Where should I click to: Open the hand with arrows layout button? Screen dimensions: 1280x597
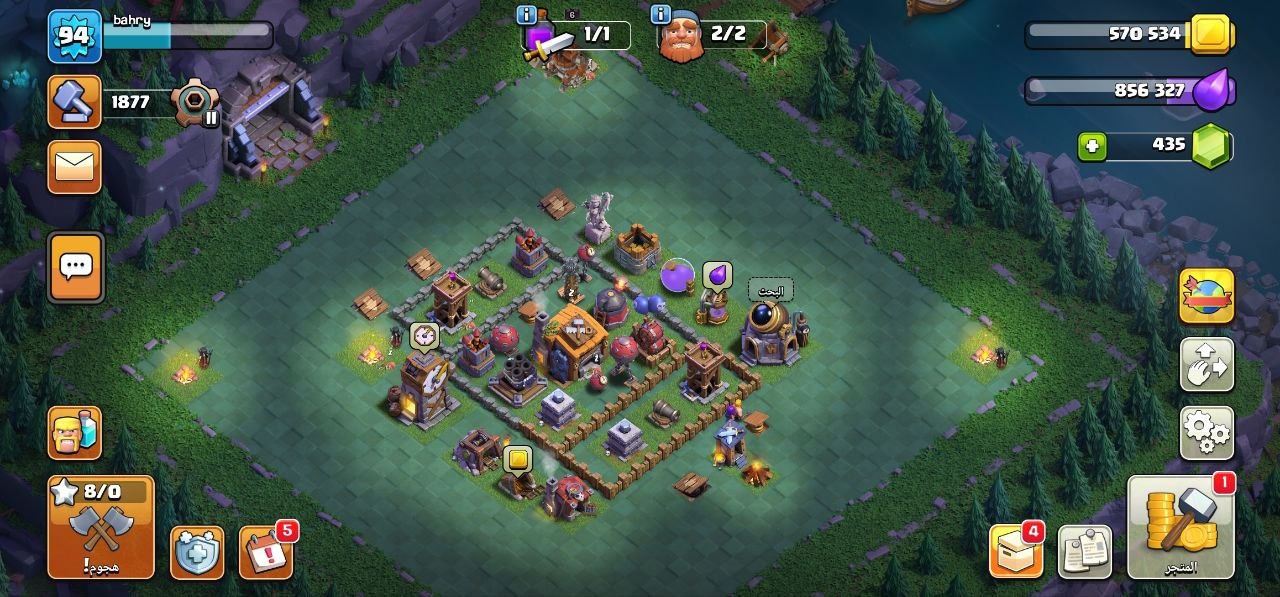tap(1206, 364)
